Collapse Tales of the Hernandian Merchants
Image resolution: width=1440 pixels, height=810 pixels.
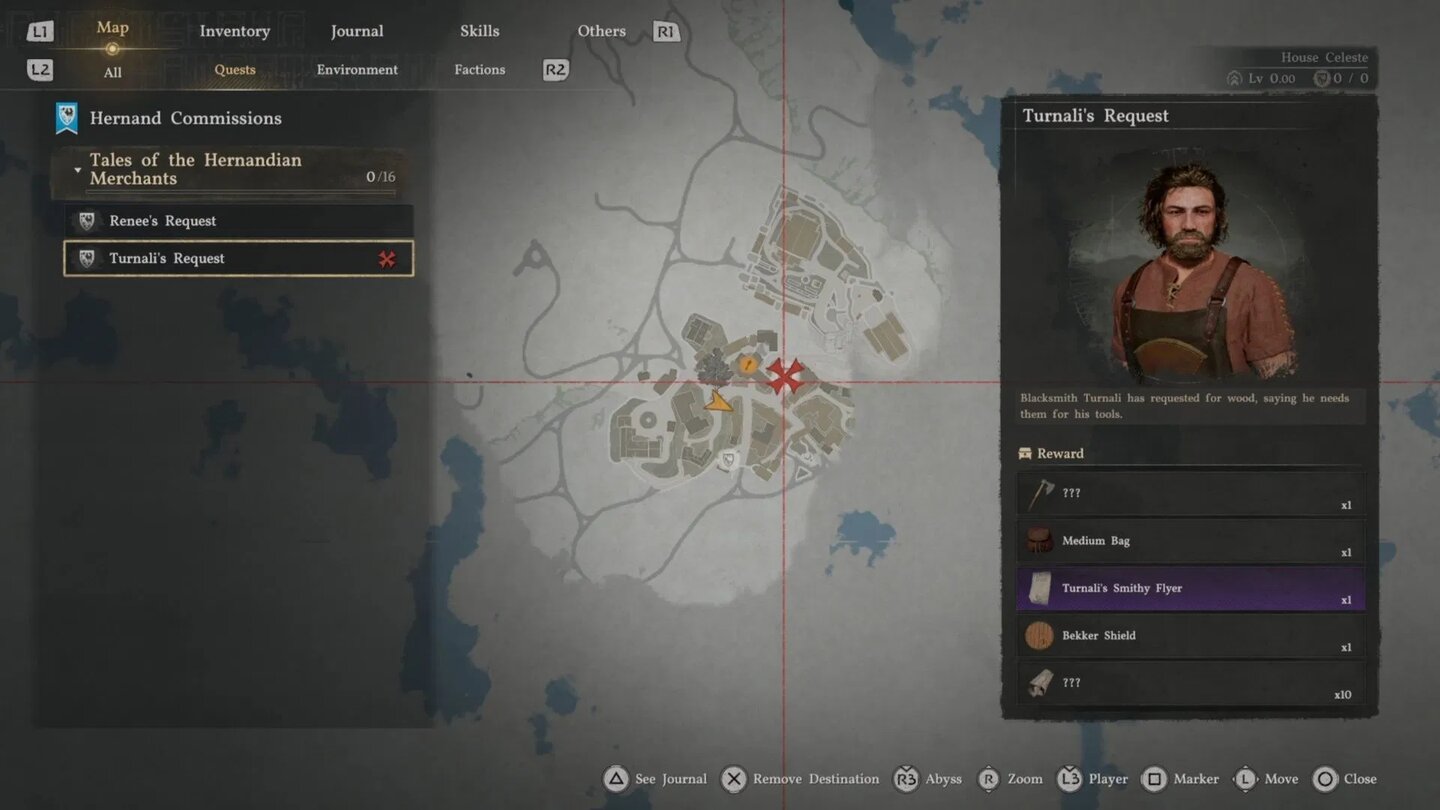78,170
